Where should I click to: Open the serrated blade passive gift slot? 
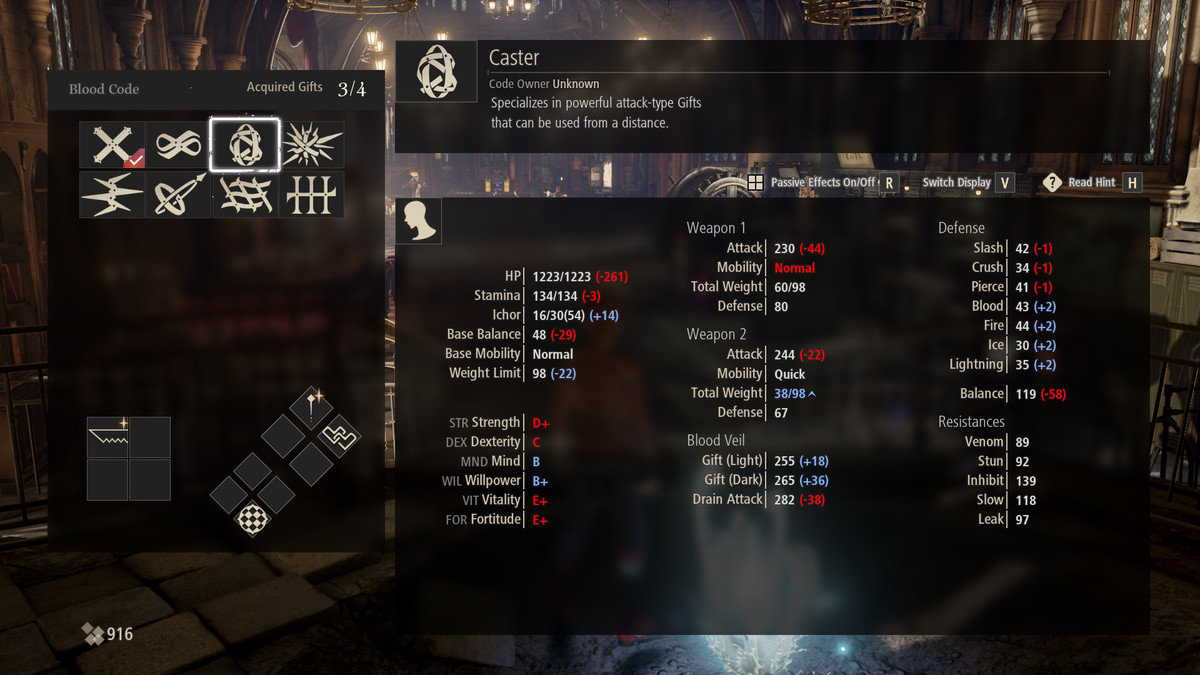(x=108, y=438)
